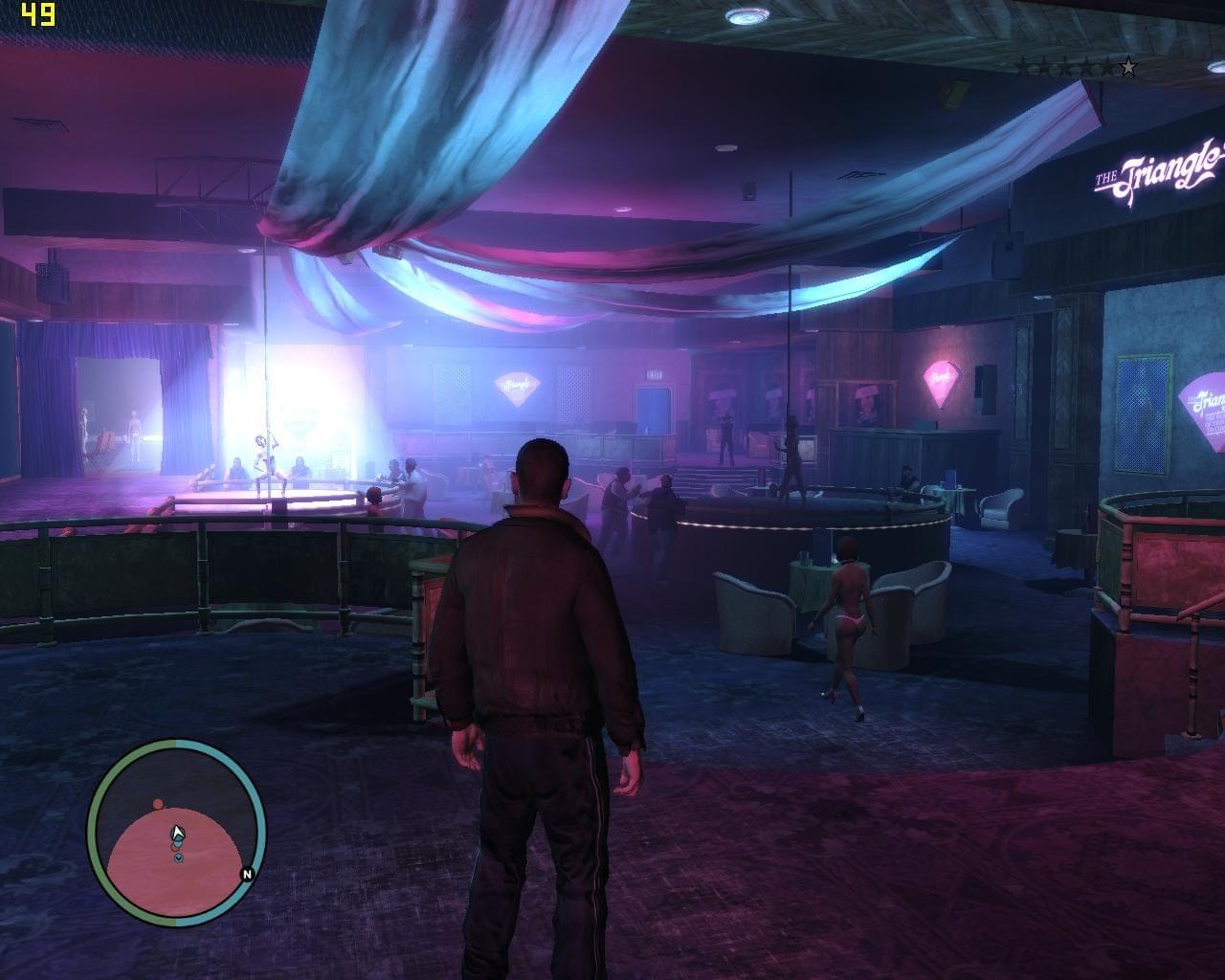Screen dimensions: 1225x980
Task: Click the wanted level stars
Action: [x=1076, y=67]
